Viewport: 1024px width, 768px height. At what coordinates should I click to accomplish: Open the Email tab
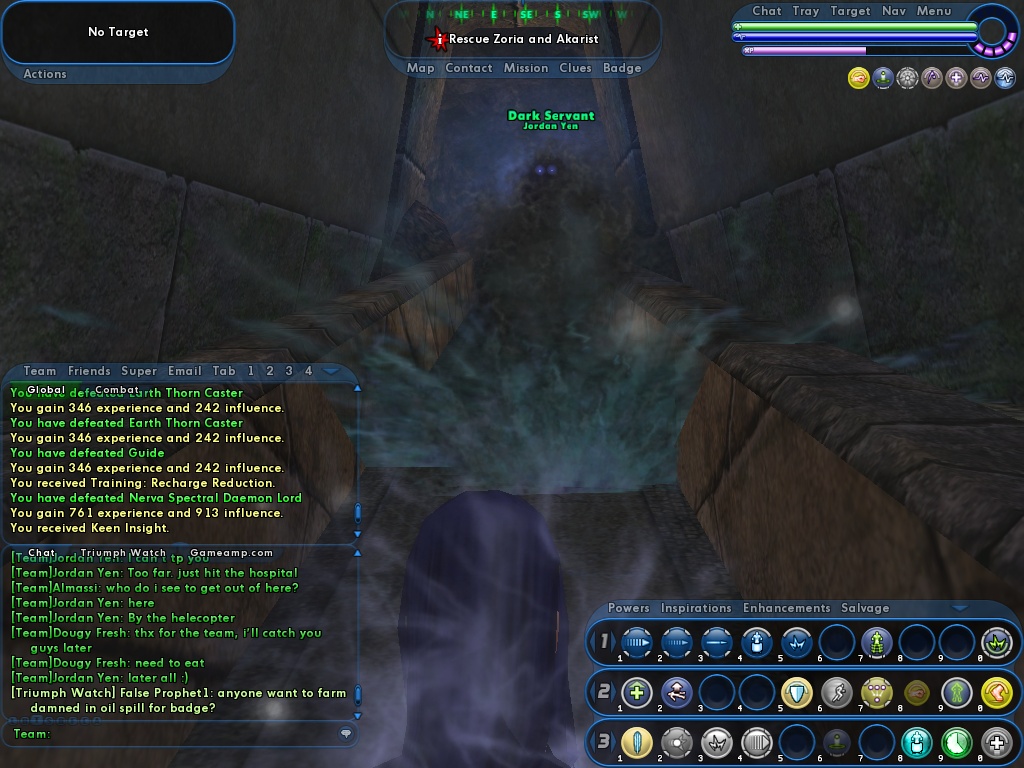point(185,371)
